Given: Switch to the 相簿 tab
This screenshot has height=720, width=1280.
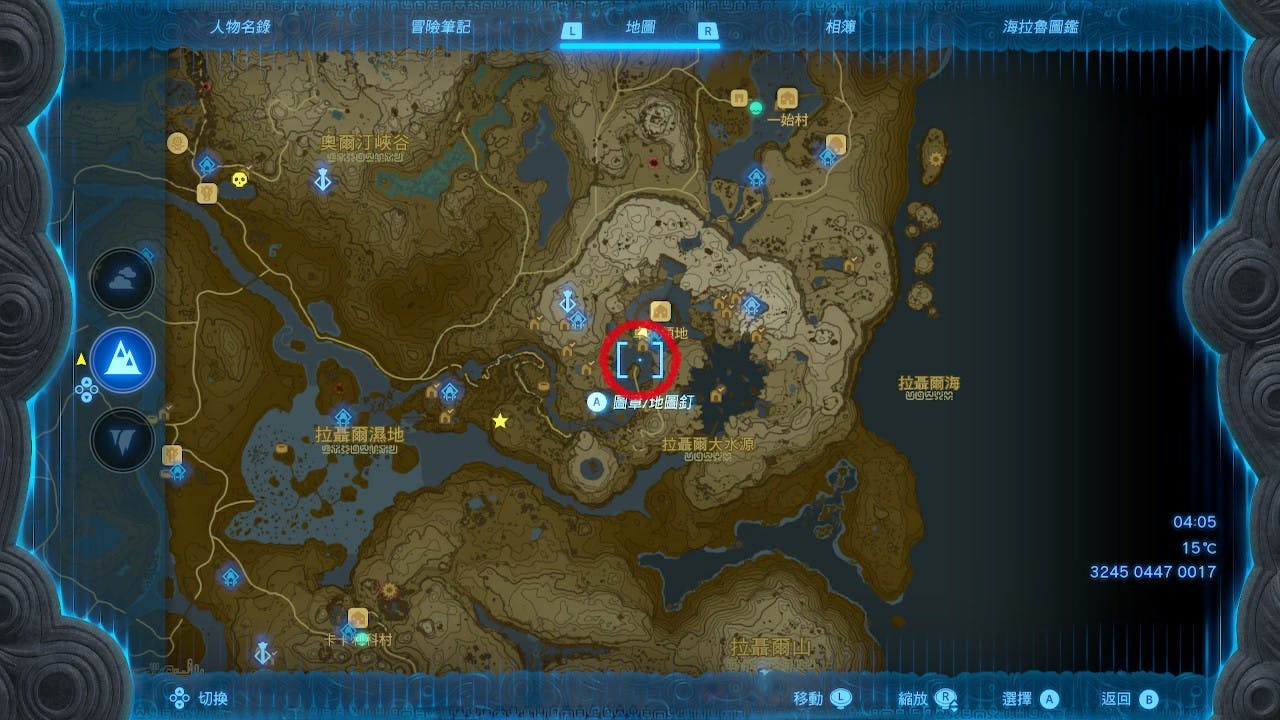Looking at the screenshot, I should pos(840,27).
